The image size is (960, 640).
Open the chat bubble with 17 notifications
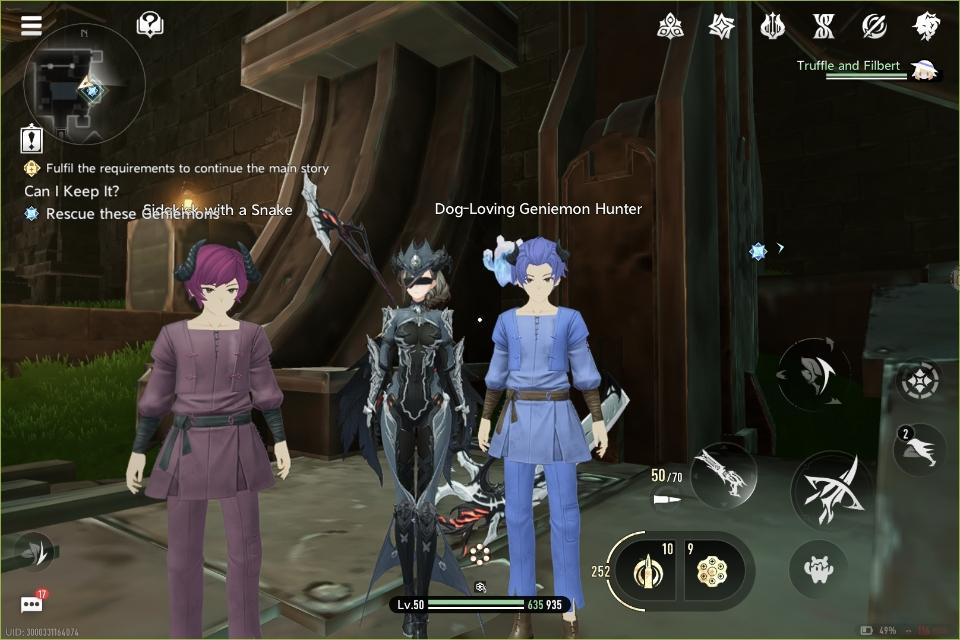click(x=32, y=604)
